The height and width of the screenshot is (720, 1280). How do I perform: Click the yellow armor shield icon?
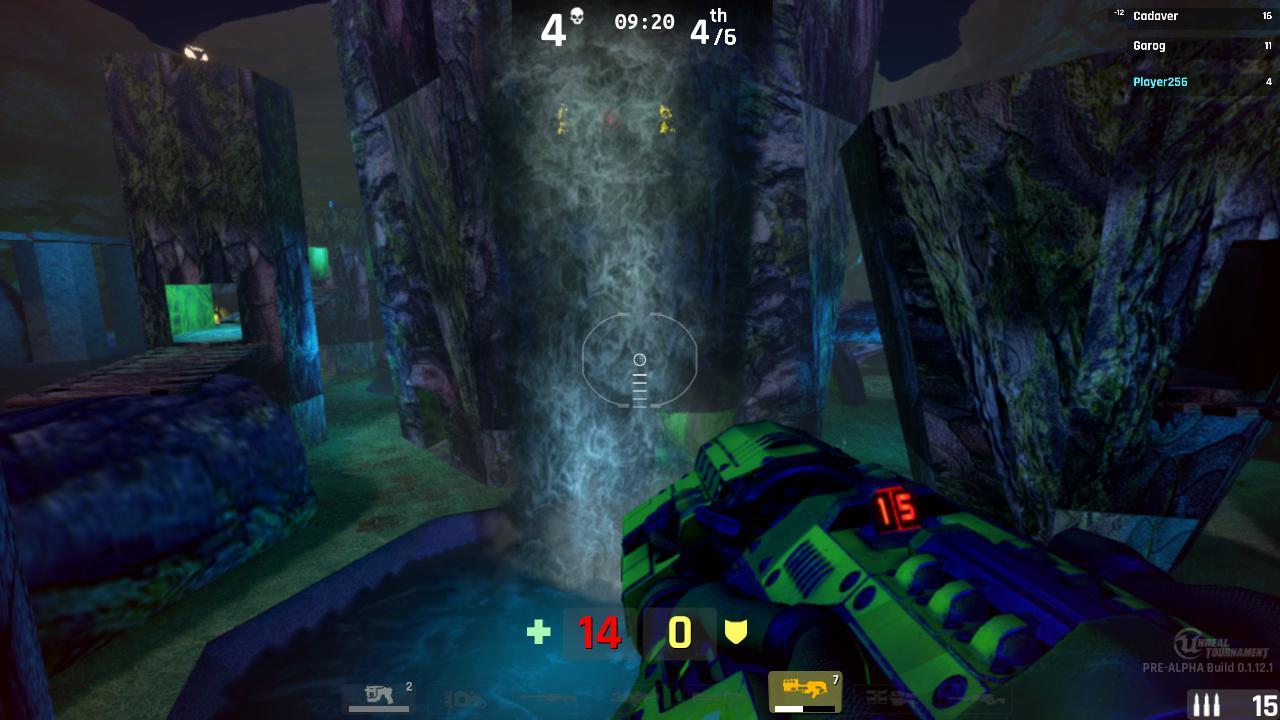737,631
